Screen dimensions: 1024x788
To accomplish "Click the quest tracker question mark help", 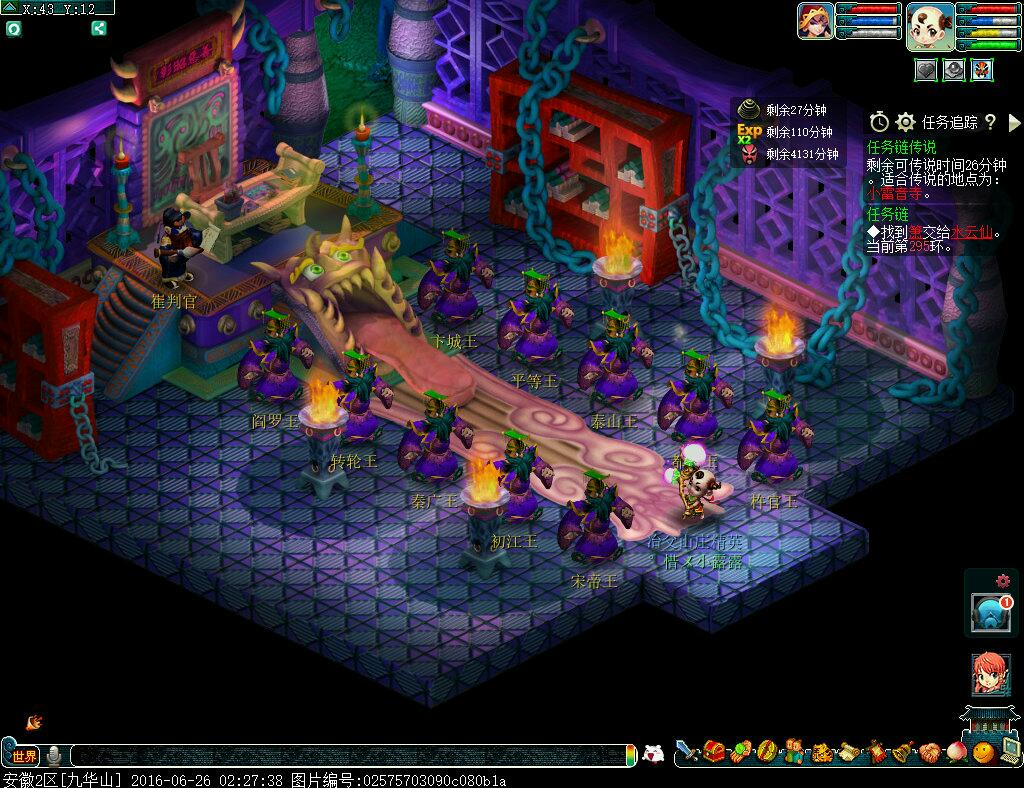I will (990, 122).
